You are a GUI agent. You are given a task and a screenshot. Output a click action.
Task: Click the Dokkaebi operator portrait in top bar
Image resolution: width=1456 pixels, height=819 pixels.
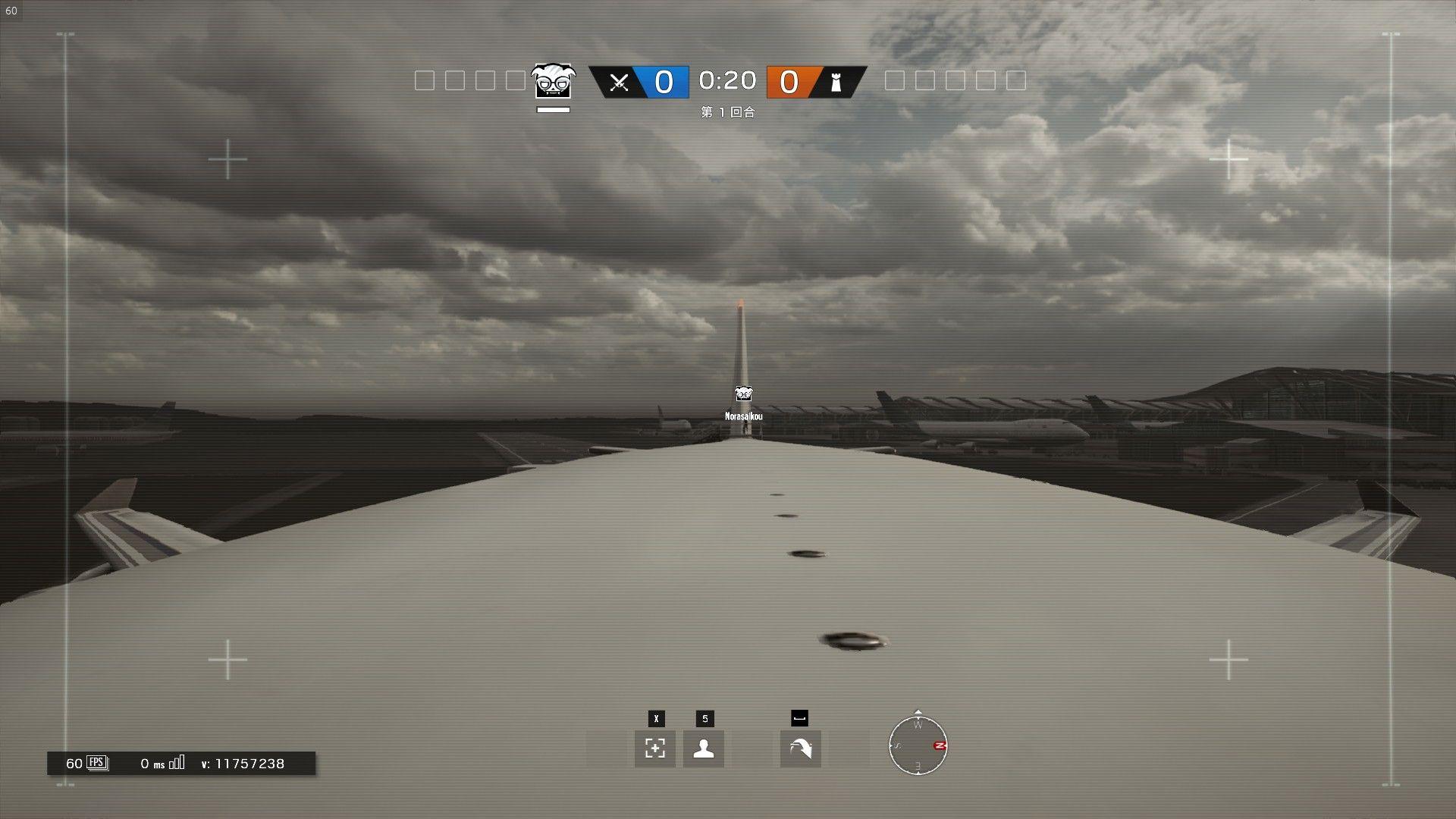click(553, 81)
